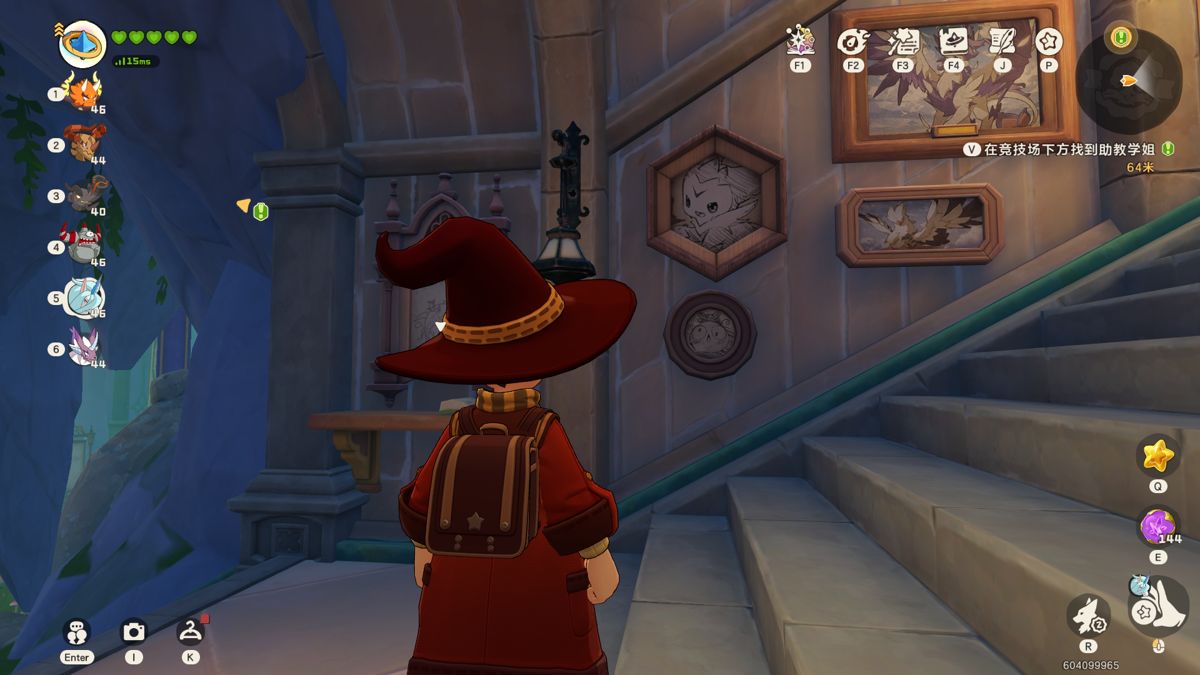This screenshot has height=675, width=1200.
Task: Activate the wolf head ability
Action: tap(1088, 615)
